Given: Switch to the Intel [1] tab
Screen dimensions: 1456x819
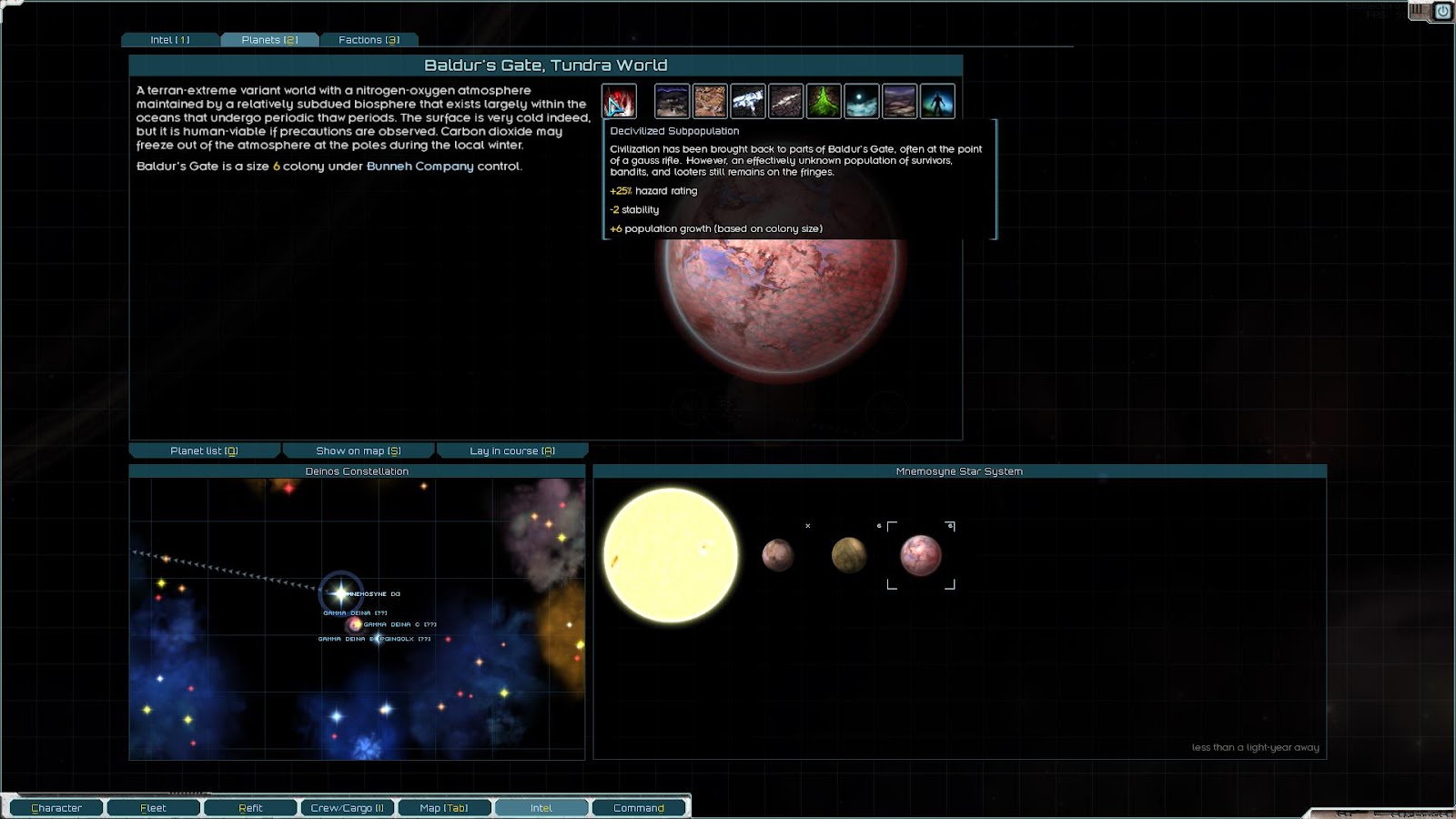Looking at the screenshot, I should pyautogui.click(x=170, y=40).
